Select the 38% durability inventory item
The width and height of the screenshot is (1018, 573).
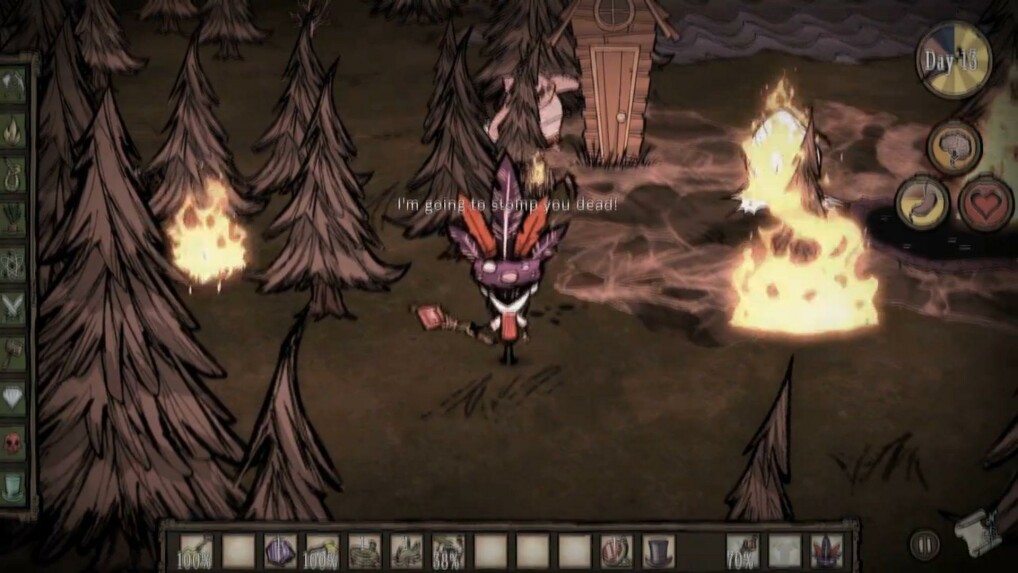447,551
